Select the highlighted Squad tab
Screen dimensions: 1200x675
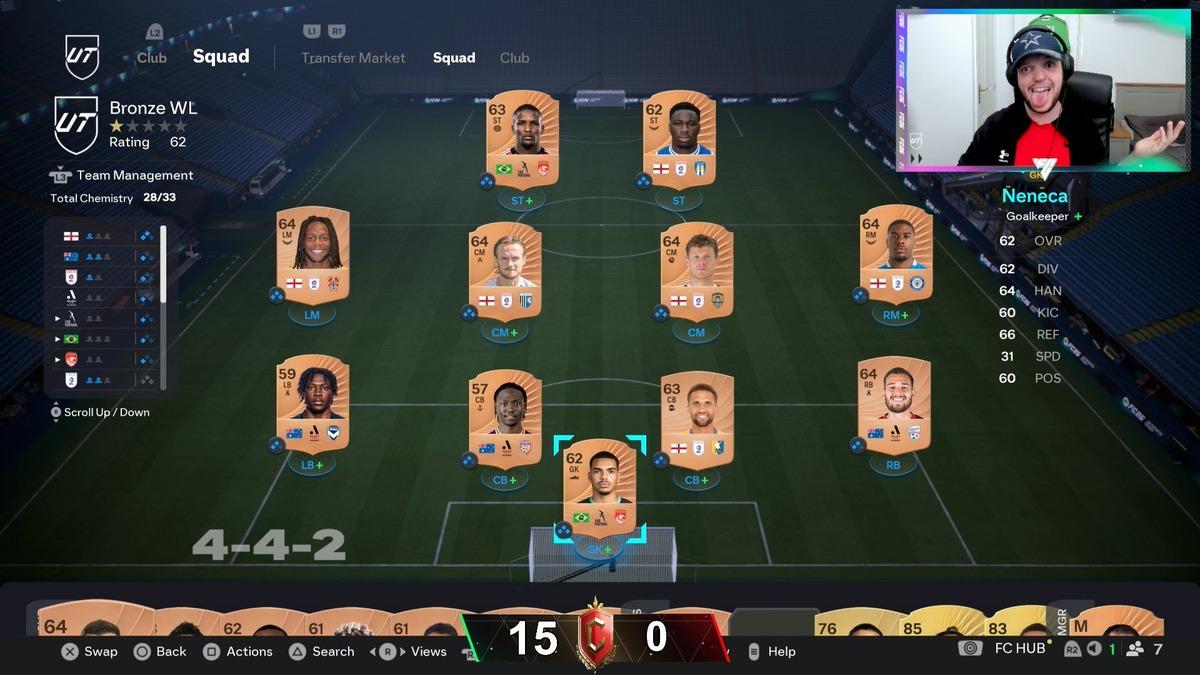[454, 58]
